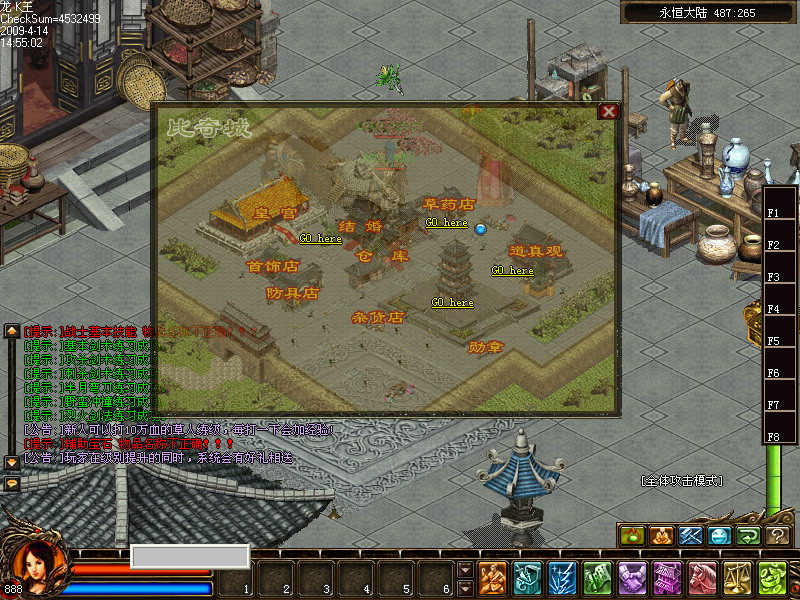Follow the GO here link under 道真观
This screenshot has width=800, height=600.
tap(512, 270)
